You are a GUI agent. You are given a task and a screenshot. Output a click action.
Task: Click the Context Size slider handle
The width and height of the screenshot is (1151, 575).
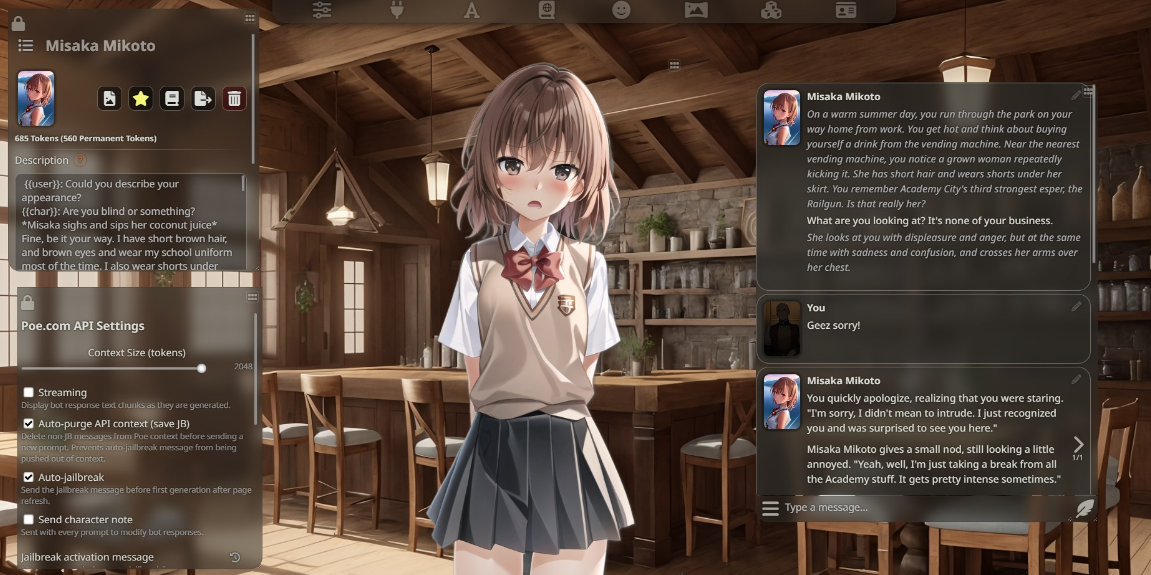pyautogui.click(x=202, y=368)
